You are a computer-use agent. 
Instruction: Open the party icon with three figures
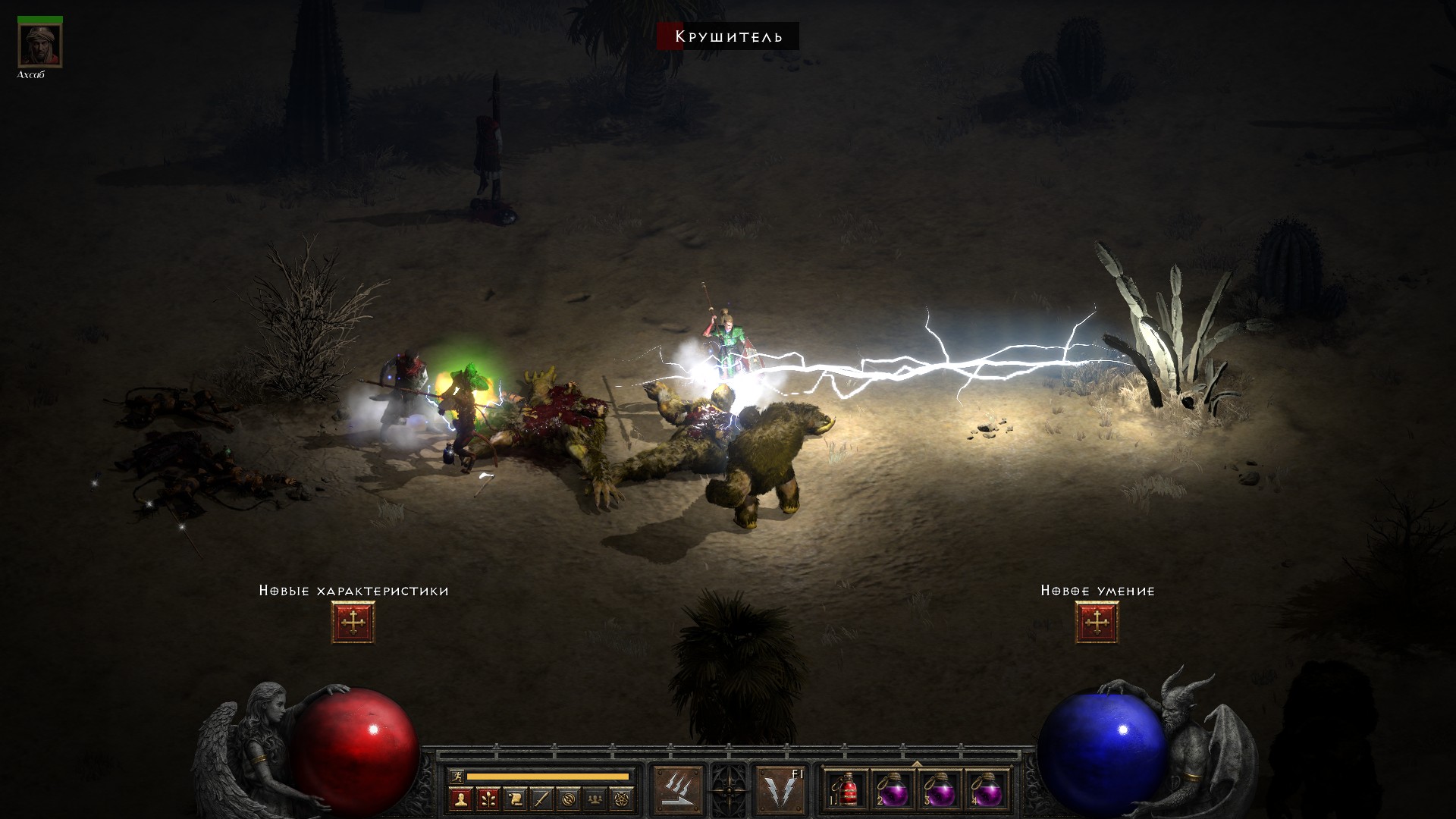[595, 799]
